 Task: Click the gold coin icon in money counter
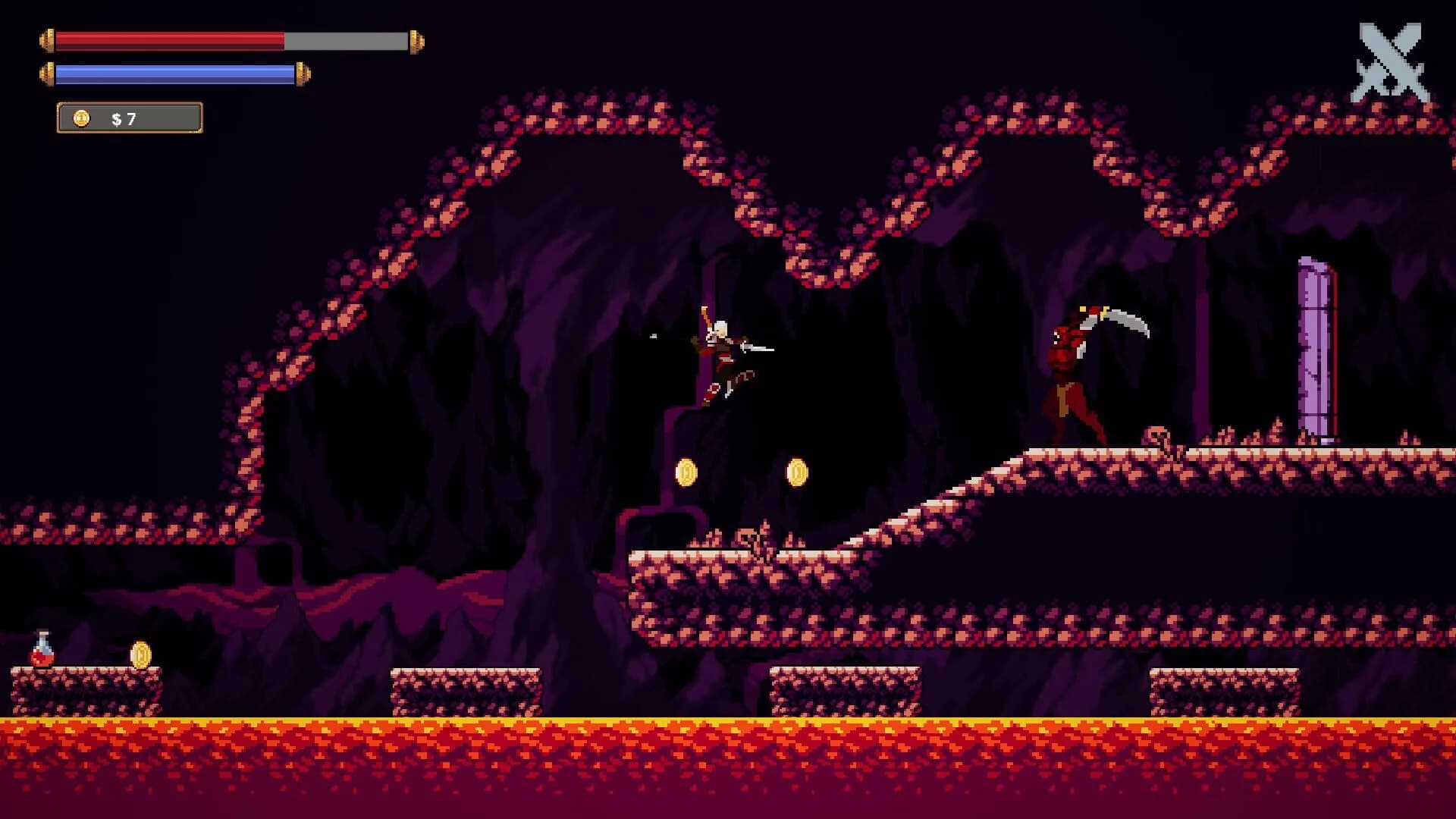(x=80, y=118)
